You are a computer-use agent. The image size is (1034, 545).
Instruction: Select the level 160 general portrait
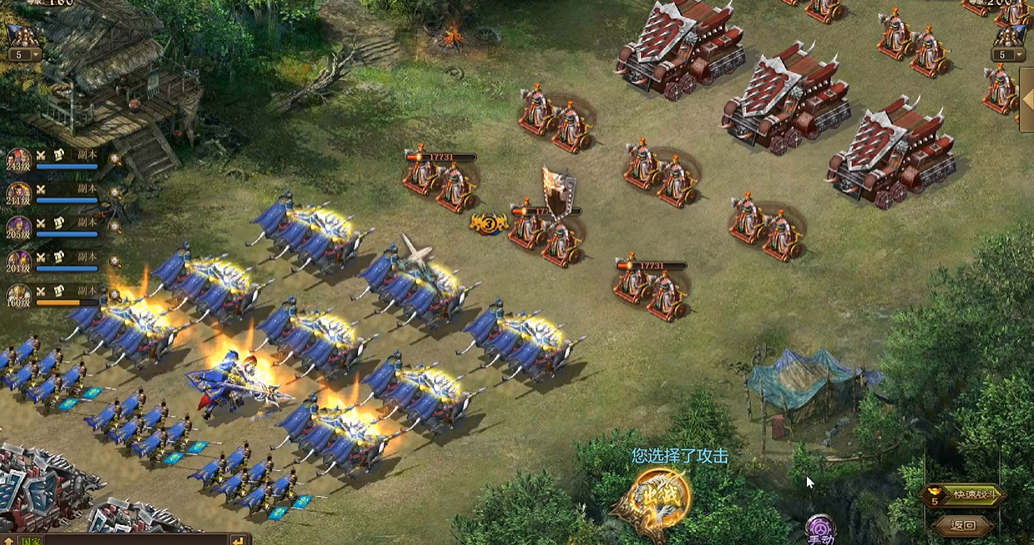pyautogui.click(x=19, y=295)
